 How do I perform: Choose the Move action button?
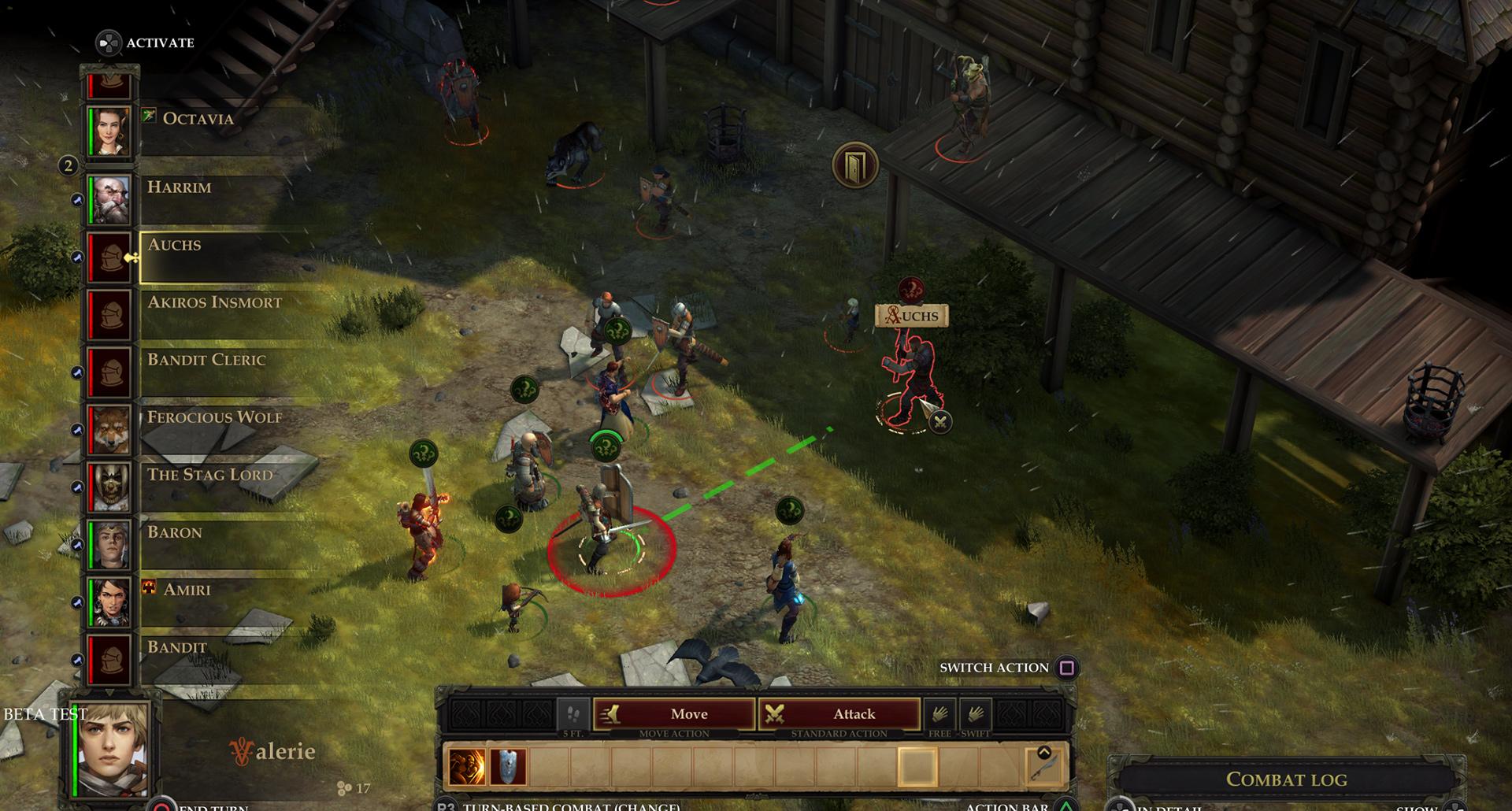coord(674,714)
